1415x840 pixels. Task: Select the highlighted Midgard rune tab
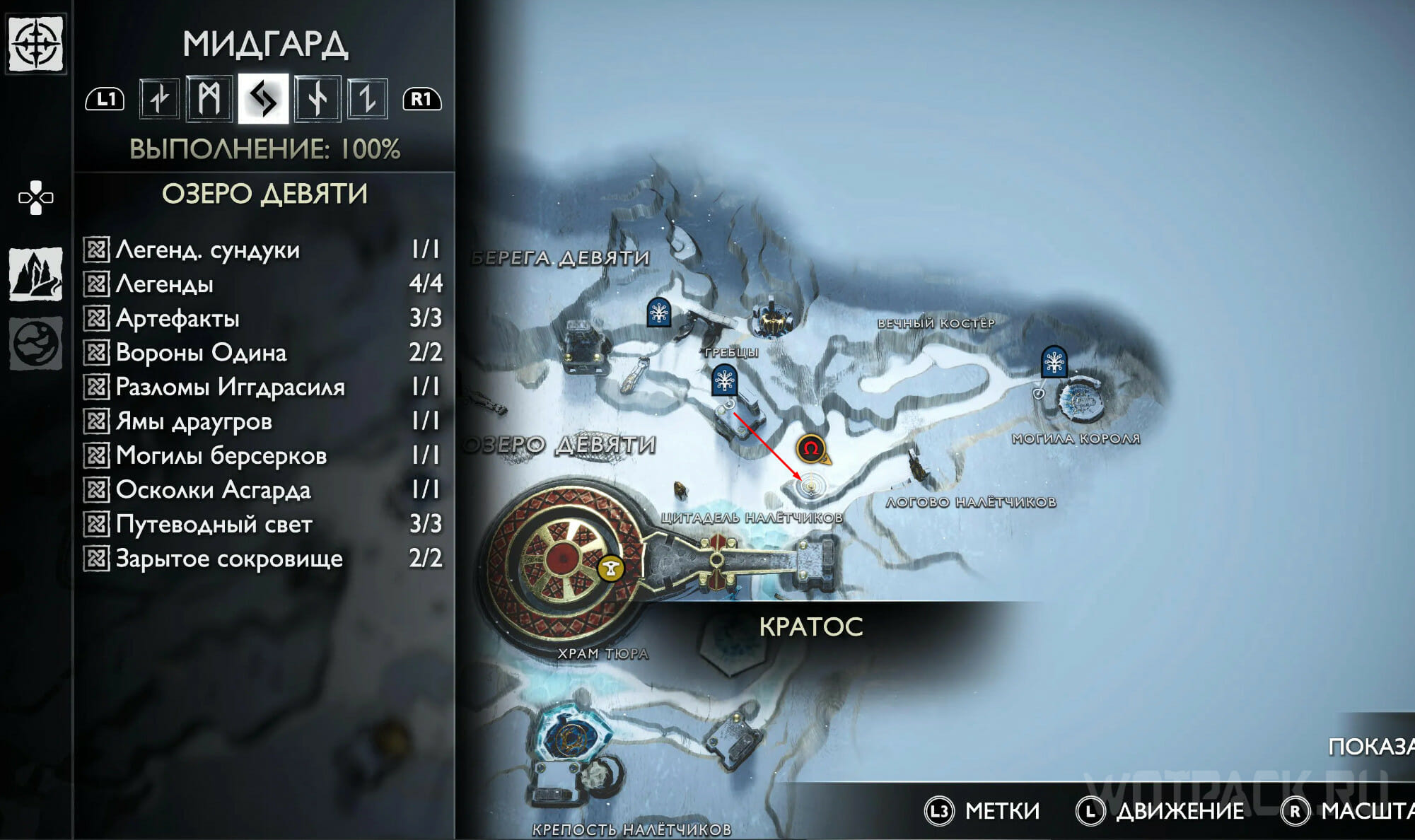point(263,98)
